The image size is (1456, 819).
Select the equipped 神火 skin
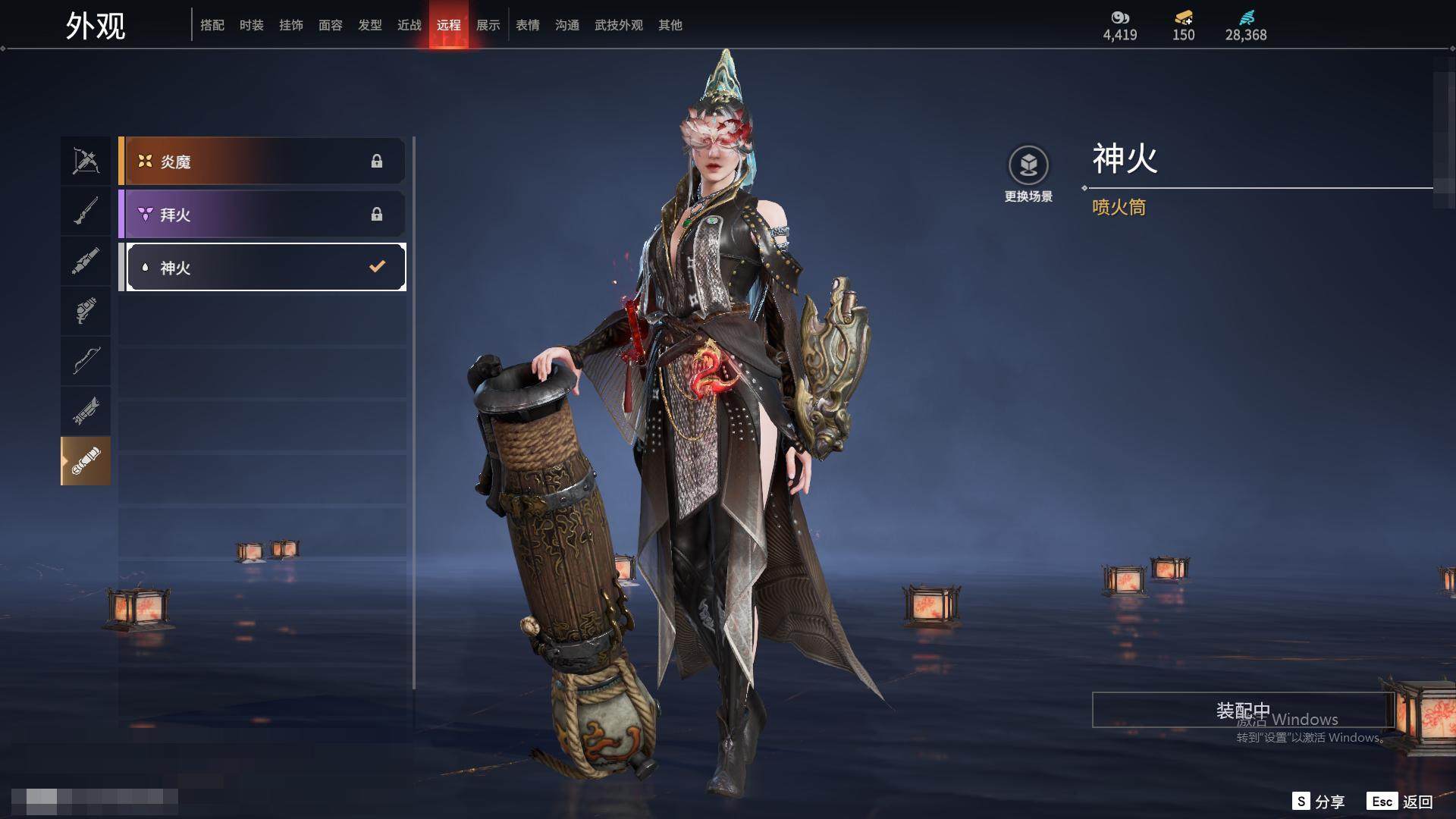[265, 267]
